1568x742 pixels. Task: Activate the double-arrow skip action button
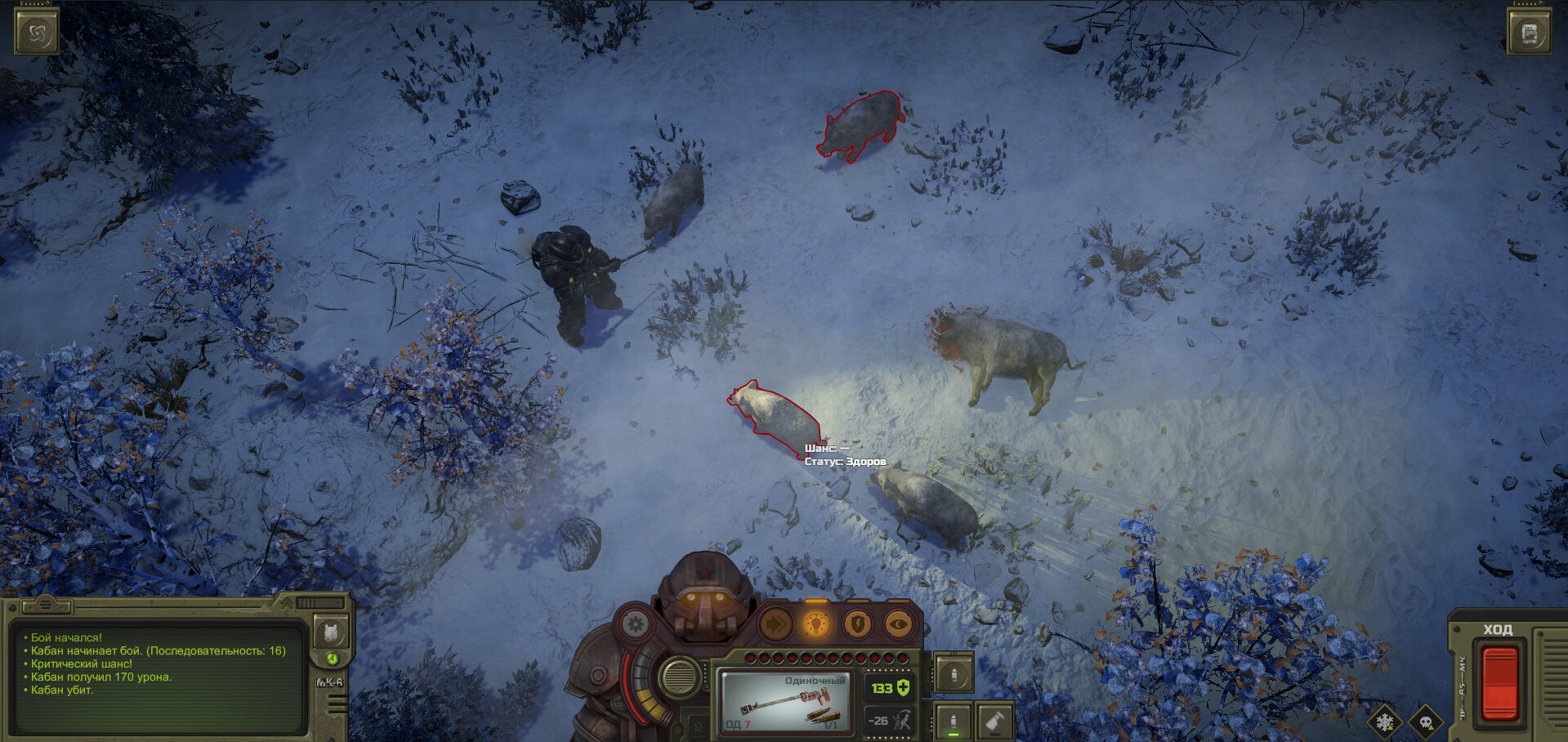point(775,625)
